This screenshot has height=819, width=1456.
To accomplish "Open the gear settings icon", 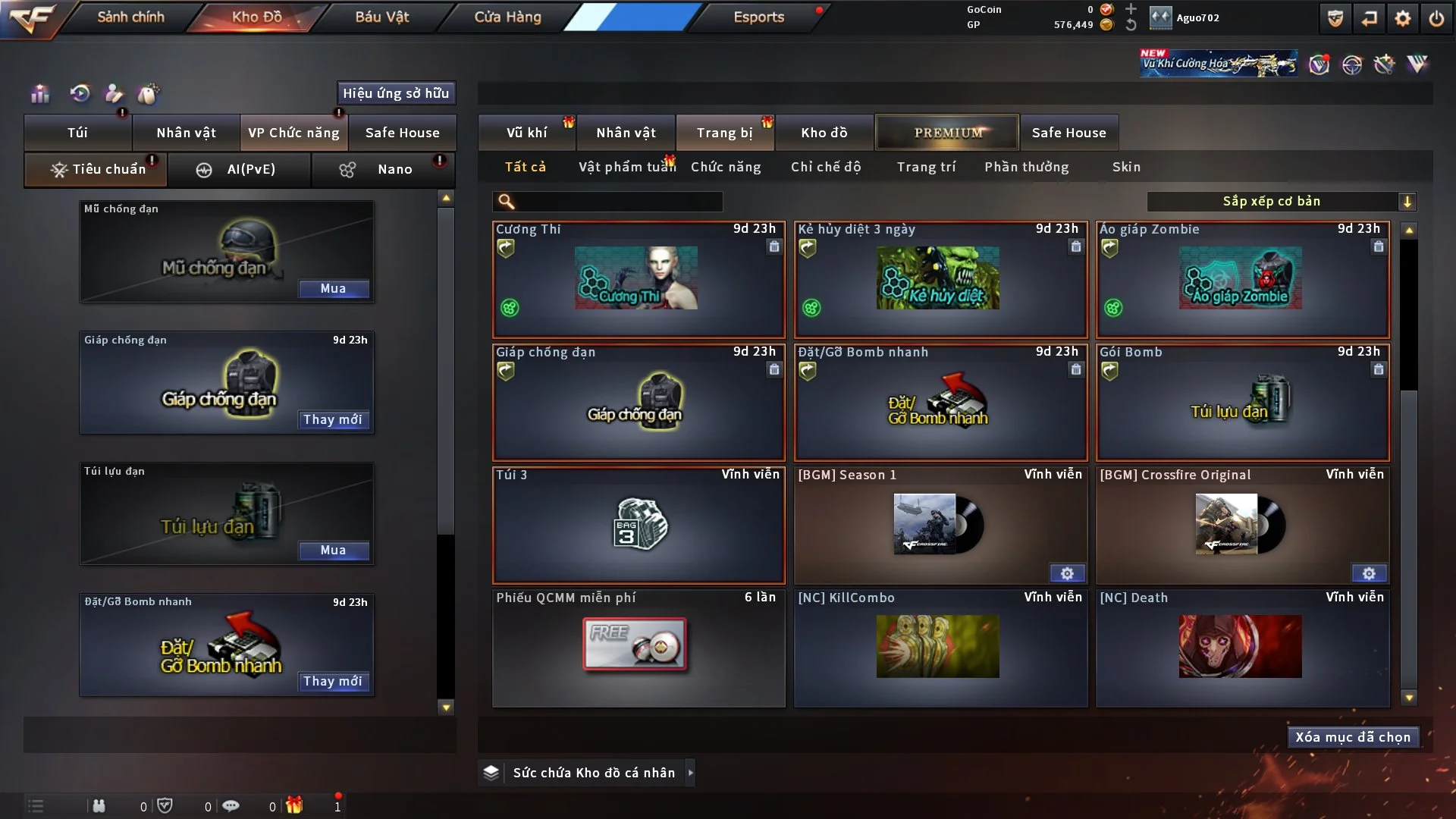I will point(1402,18).
